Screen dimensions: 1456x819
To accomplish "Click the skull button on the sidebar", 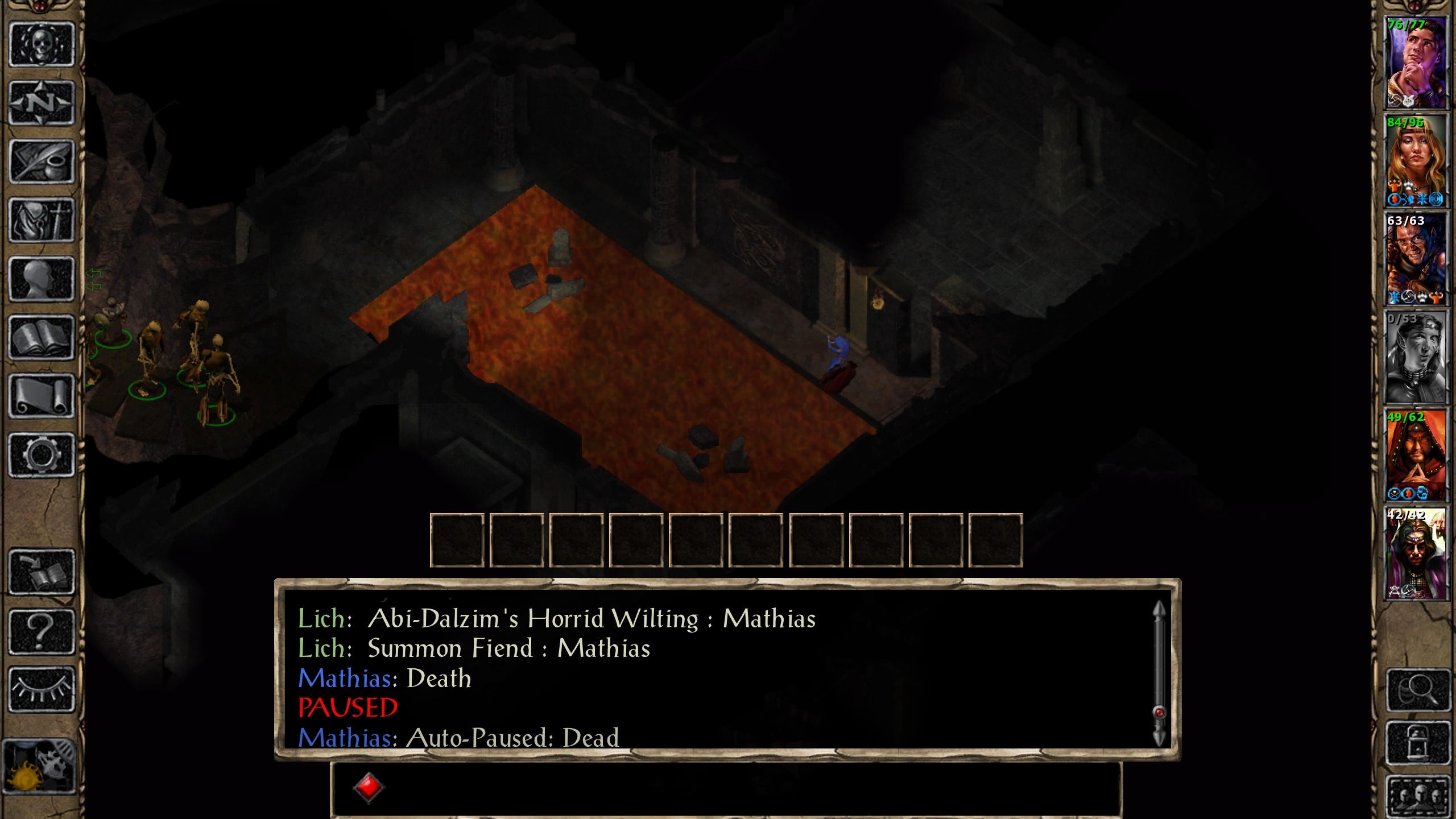I will (x=42, y=44).
